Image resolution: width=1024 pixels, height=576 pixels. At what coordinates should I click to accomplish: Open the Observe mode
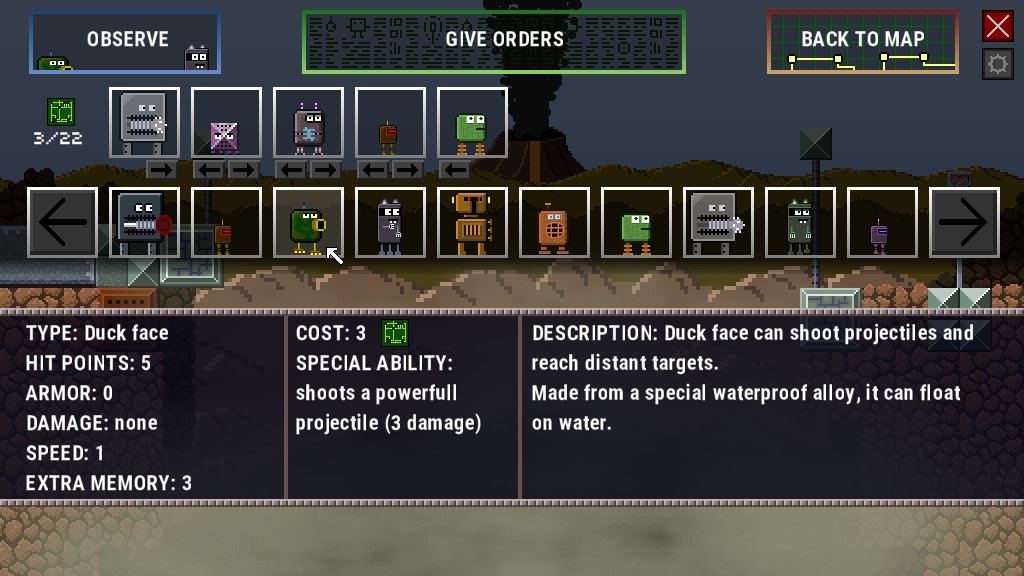pyautogui.click(x=125, y=42)
